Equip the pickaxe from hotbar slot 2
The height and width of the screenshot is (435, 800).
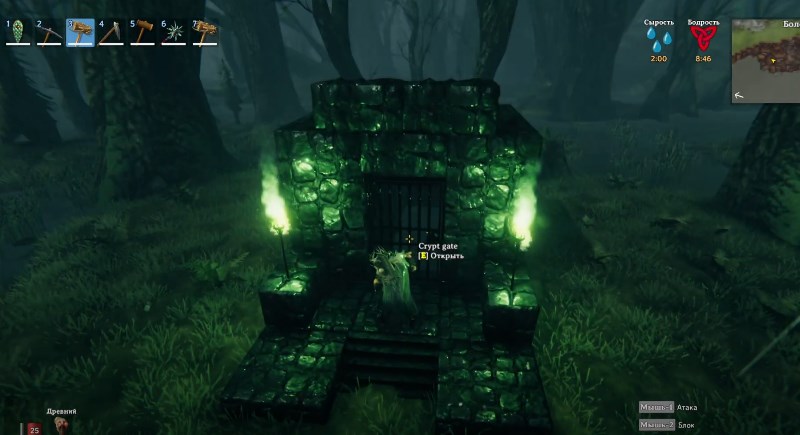point(49,31)
